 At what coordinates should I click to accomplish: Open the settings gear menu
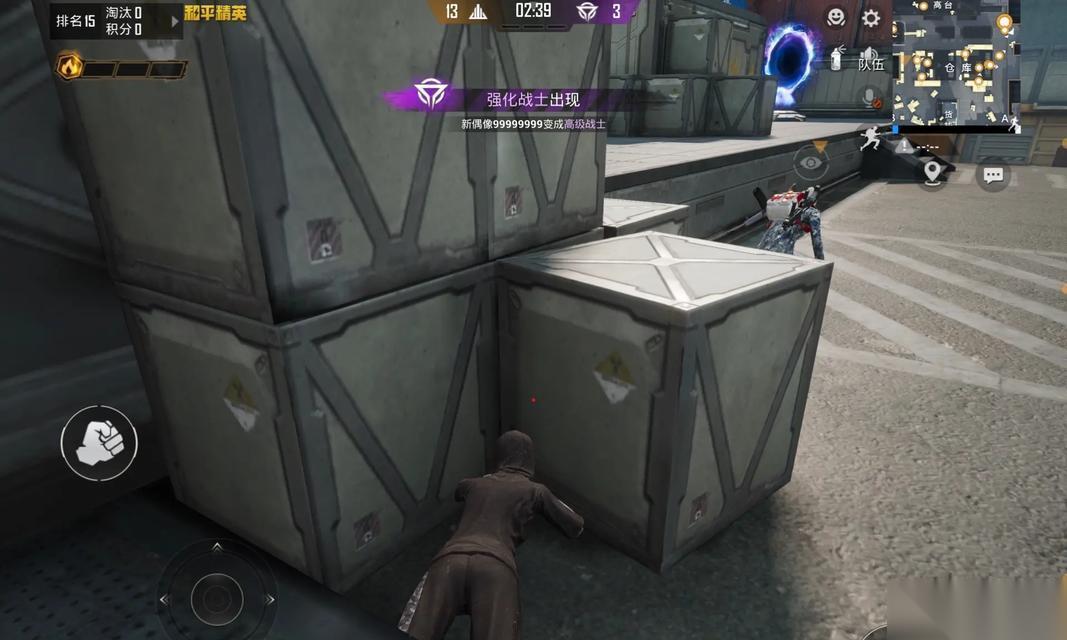tap(871, 18)
